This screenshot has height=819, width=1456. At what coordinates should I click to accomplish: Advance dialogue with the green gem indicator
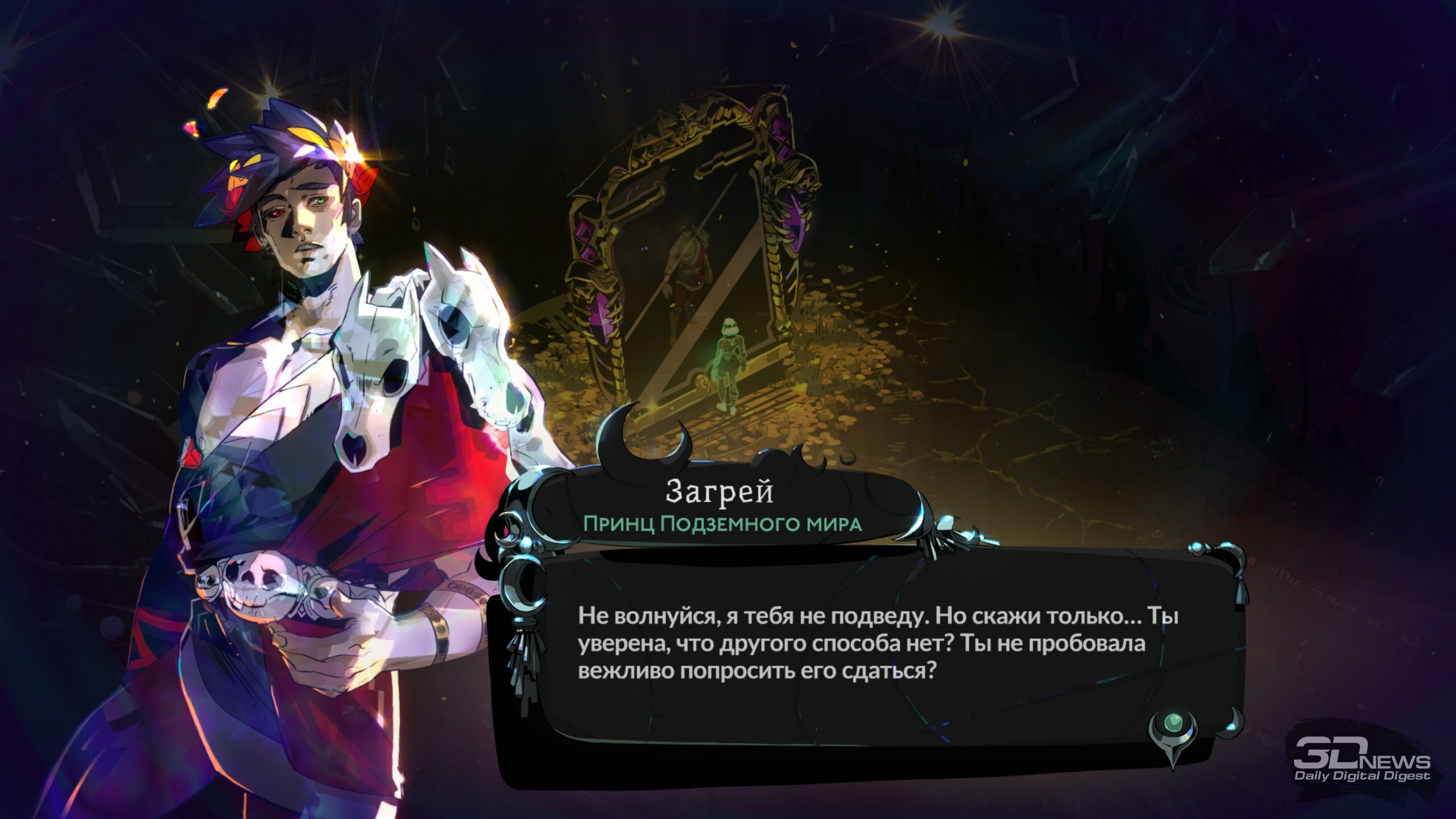tap(1172, 724)
